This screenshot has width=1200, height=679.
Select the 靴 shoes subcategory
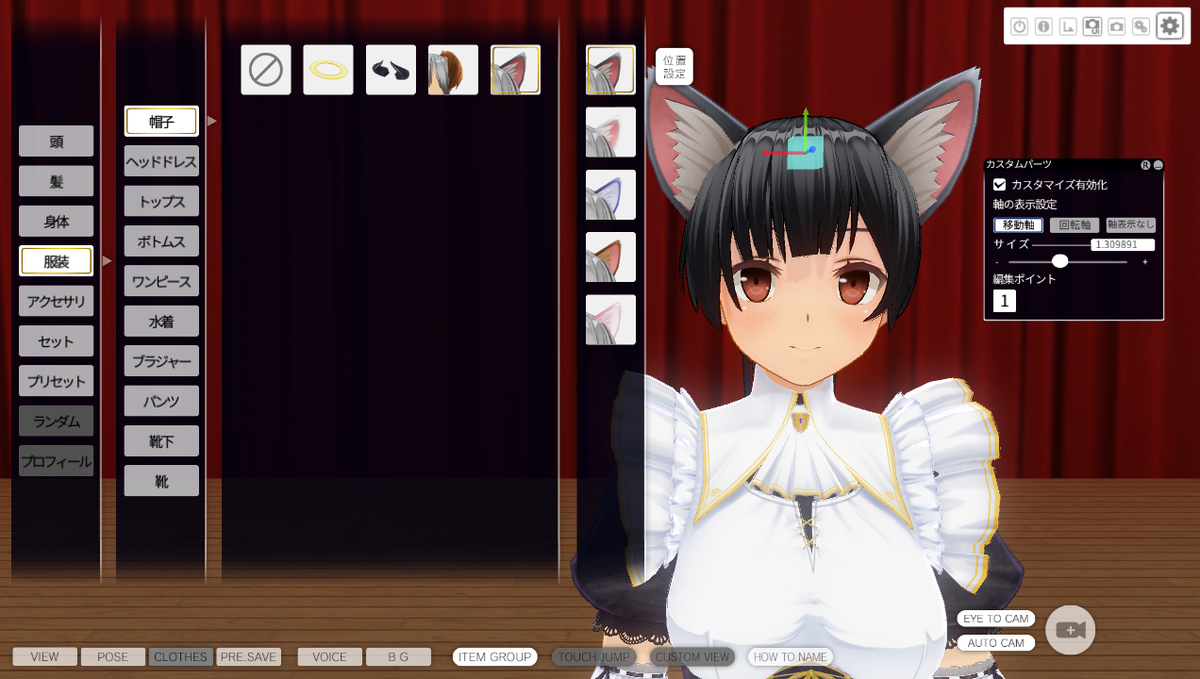pos(161,481)
